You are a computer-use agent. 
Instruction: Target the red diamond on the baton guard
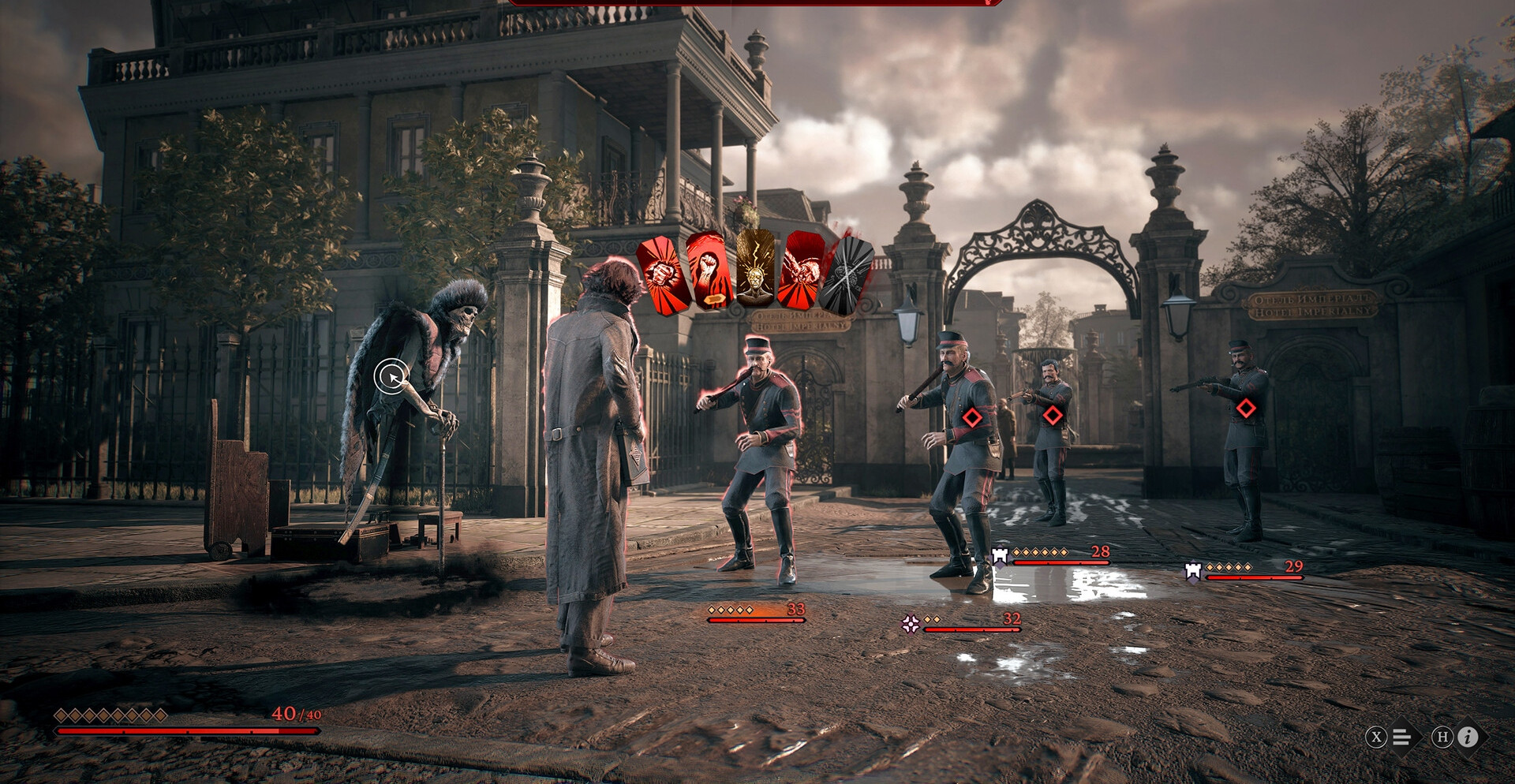(x=972, y=417)
